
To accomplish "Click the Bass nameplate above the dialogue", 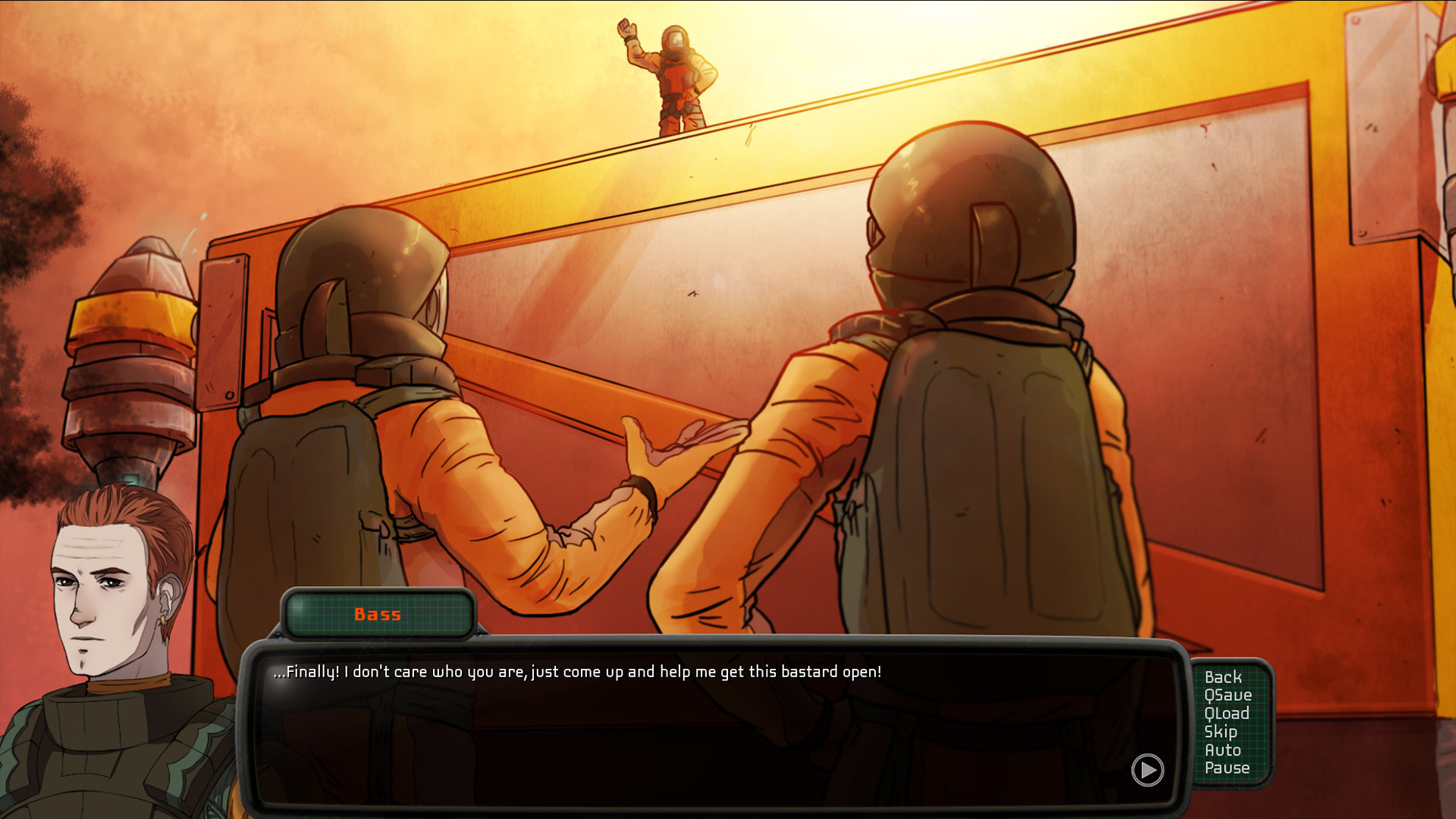I will (379, 615).
